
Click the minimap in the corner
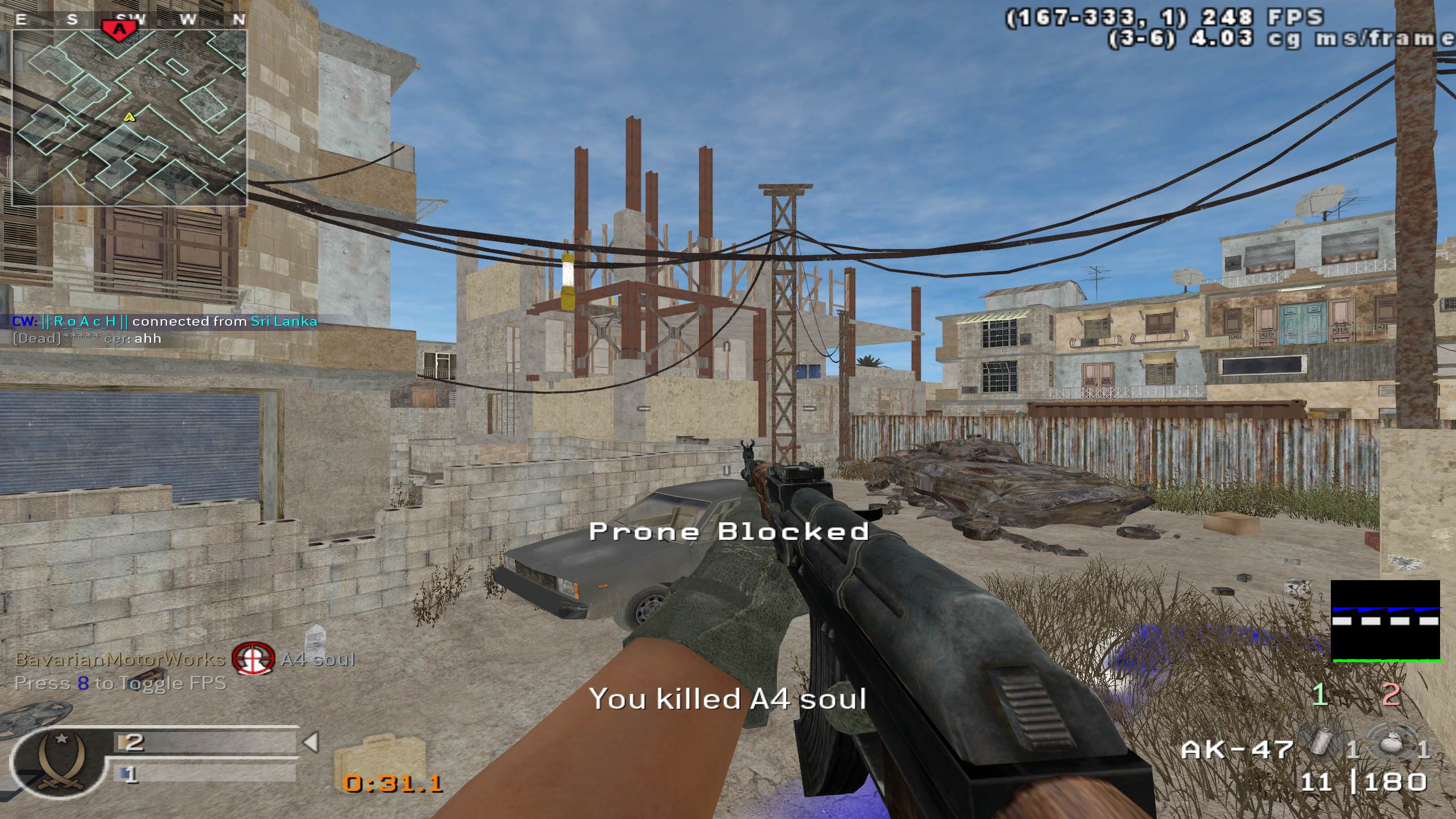point(130,117)
